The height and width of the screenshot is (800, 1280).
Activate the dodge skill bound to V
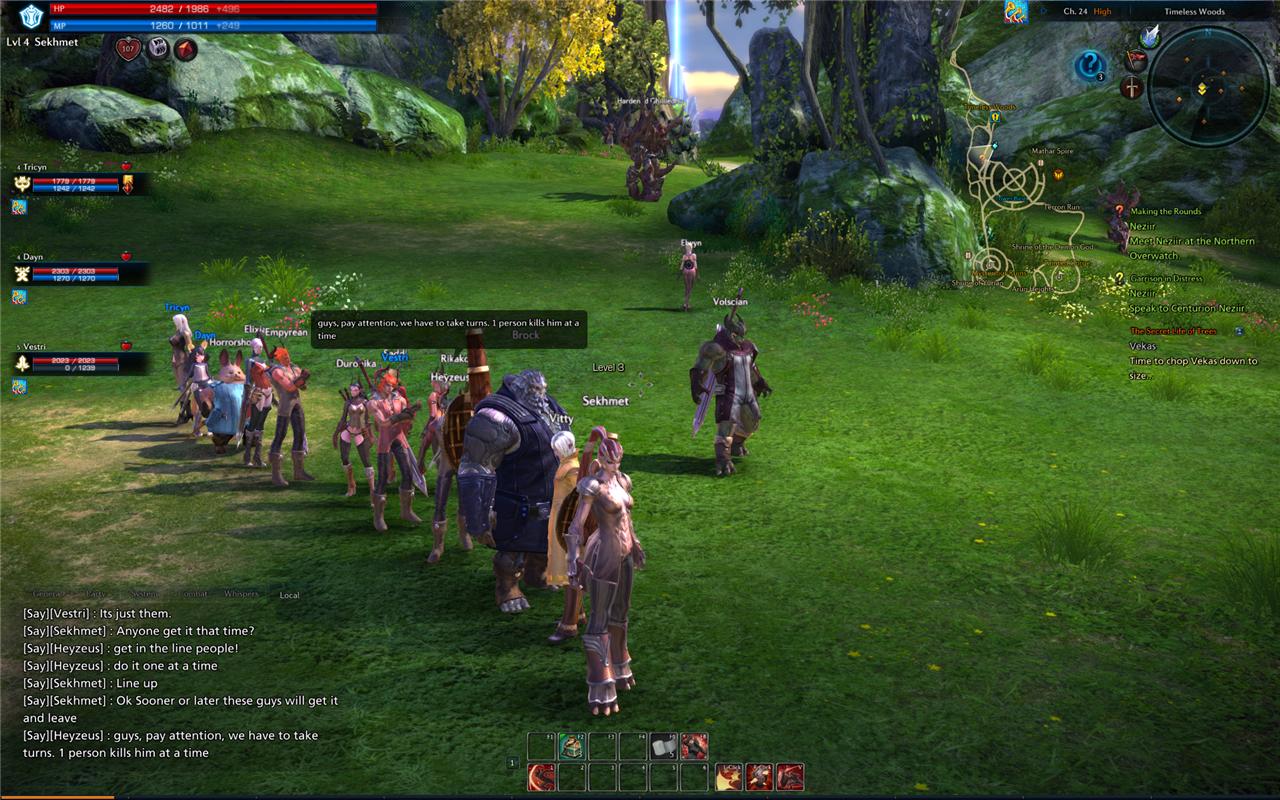pyautogui.click(x=791, y=777)
